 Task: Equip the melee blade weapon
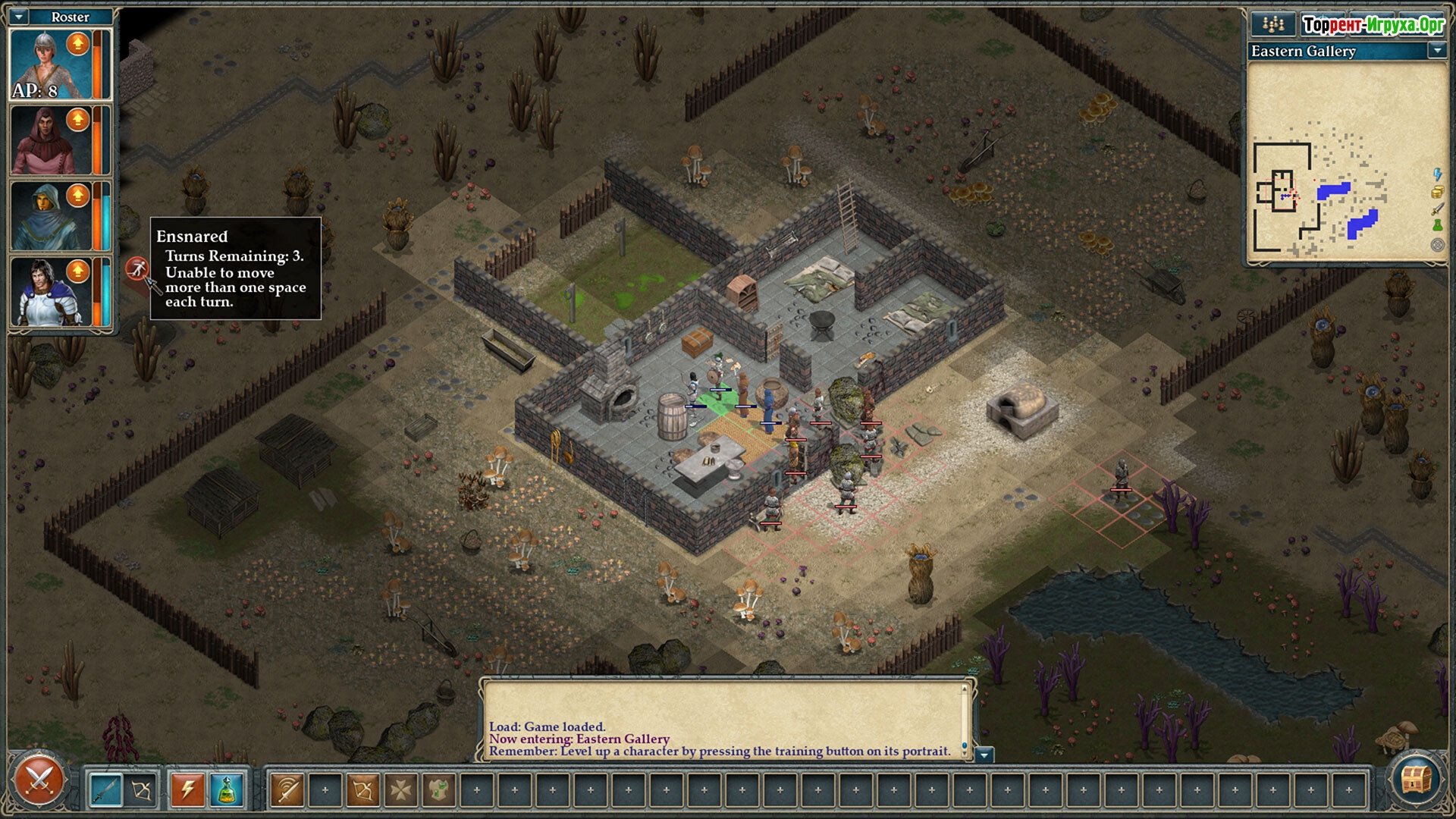tap(105, 790)
